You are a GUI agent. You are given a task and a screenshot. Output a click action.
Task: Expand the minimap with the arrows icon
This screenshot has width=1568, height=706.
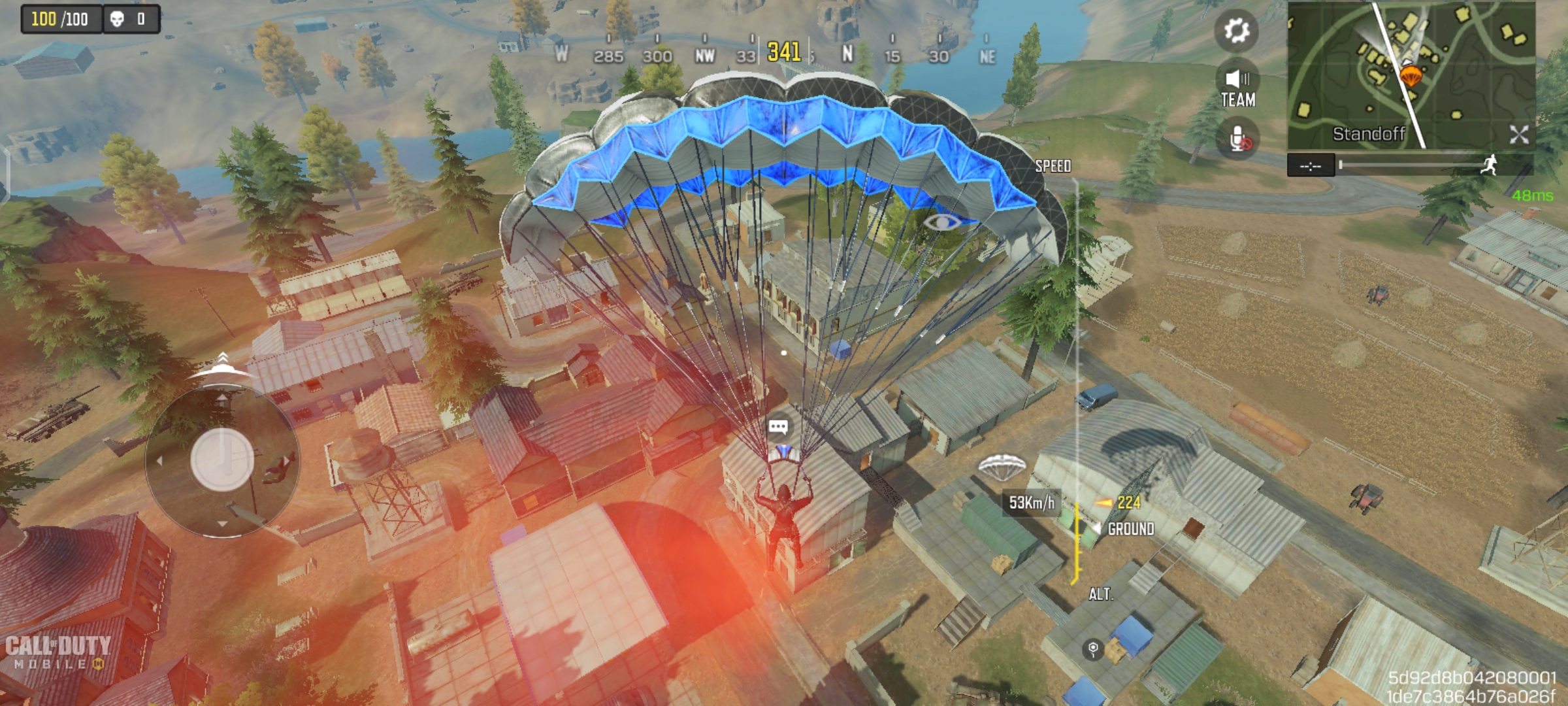(x=1519, y=135)
